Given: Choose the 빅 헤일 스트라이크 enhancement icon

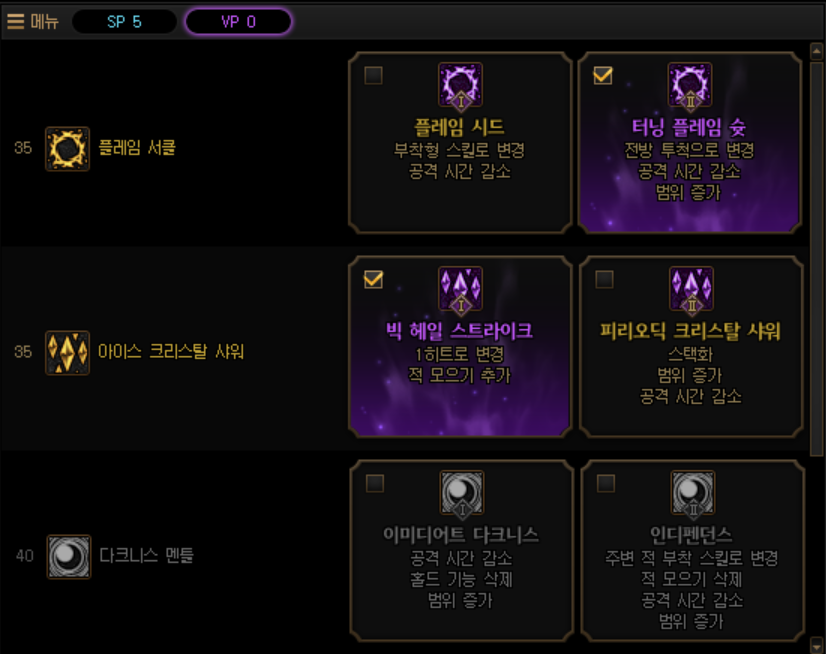Looking at the screenshot, I should click(460, 289).
